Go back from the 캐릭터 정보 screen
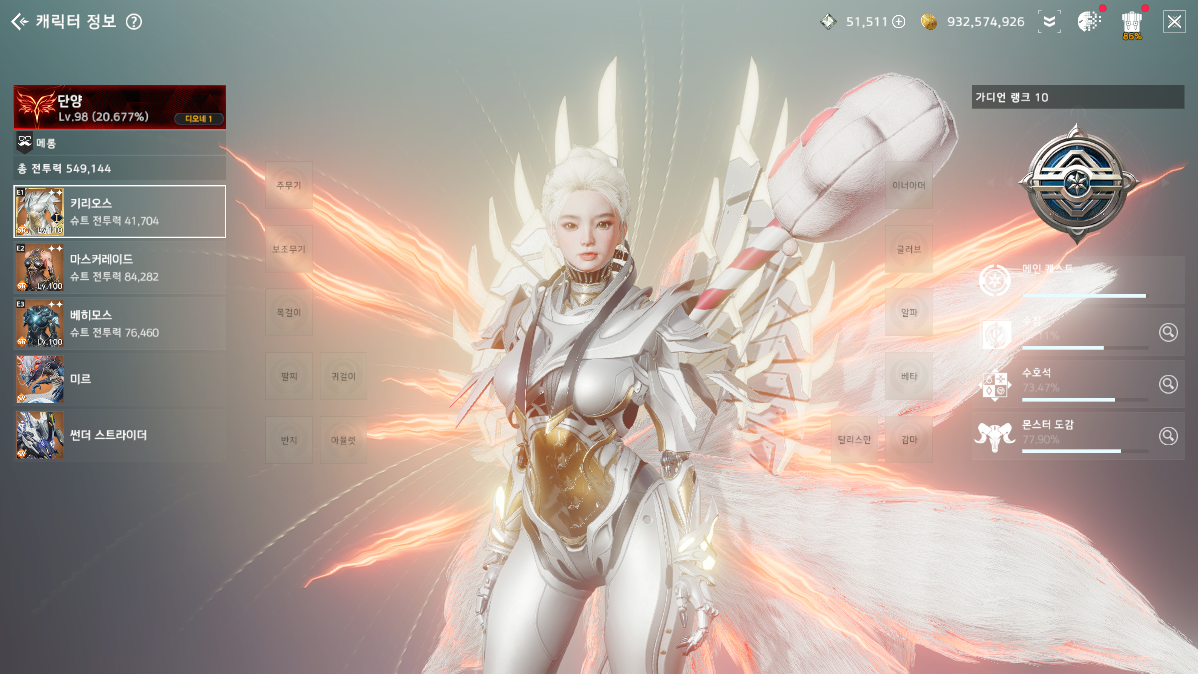Viewport: 1198px width, 674px height. tap(19, 21)
